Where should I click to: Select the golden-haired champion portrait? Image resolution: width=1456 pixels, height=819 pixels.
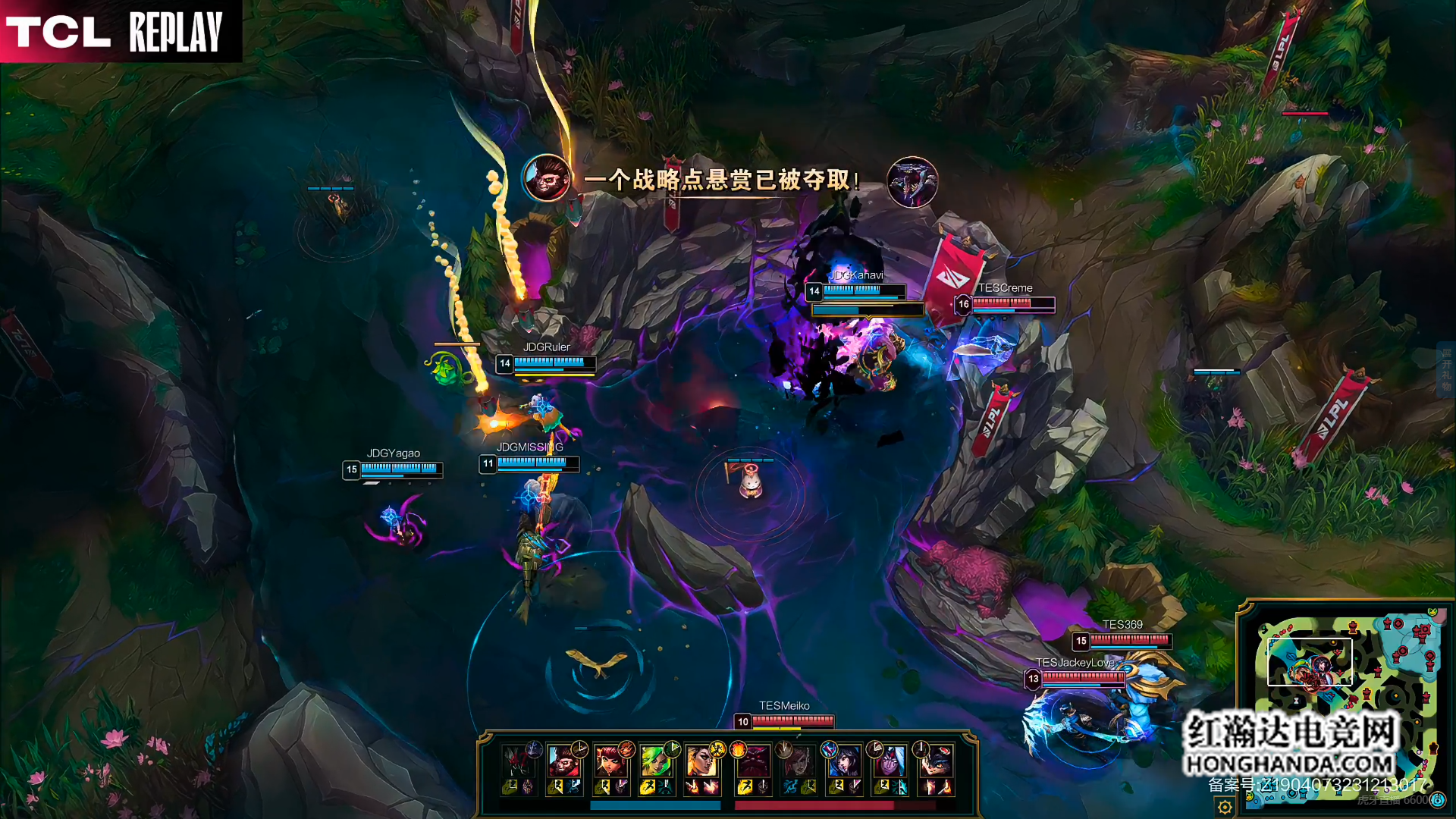point(700,761)
